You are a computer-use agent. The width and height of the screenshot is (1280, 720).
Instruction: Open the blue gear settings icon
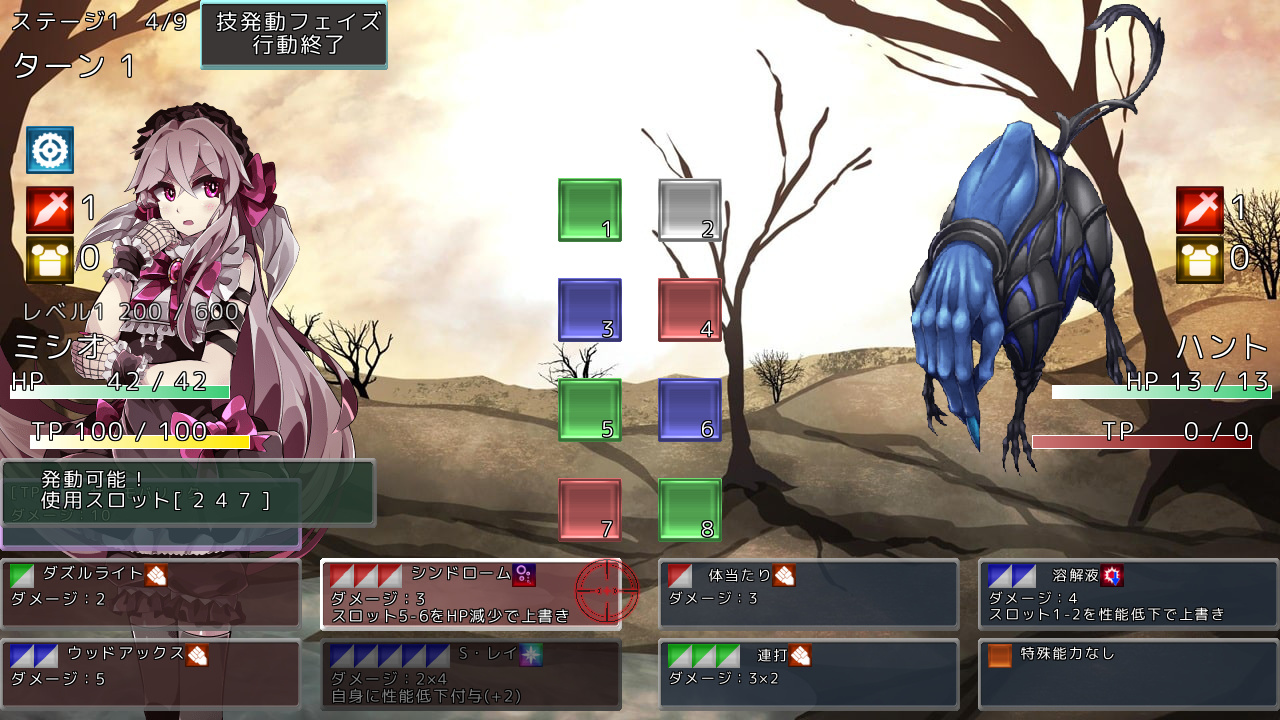[50, 150]
